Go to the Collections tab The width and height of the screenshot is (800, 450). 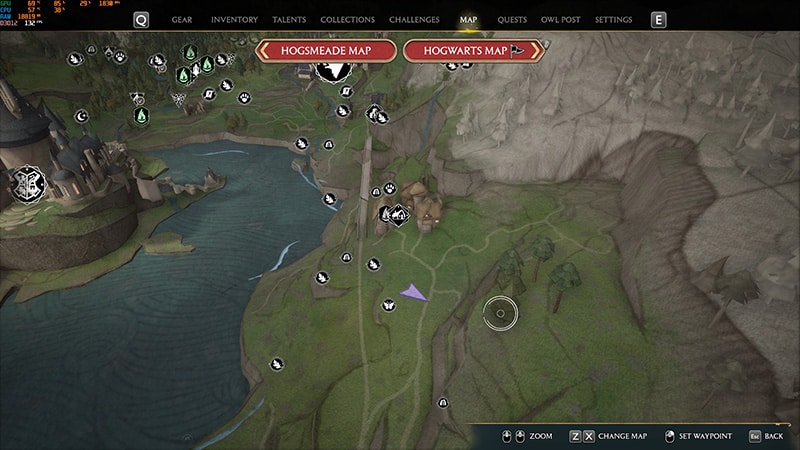[x=347, y=20]
